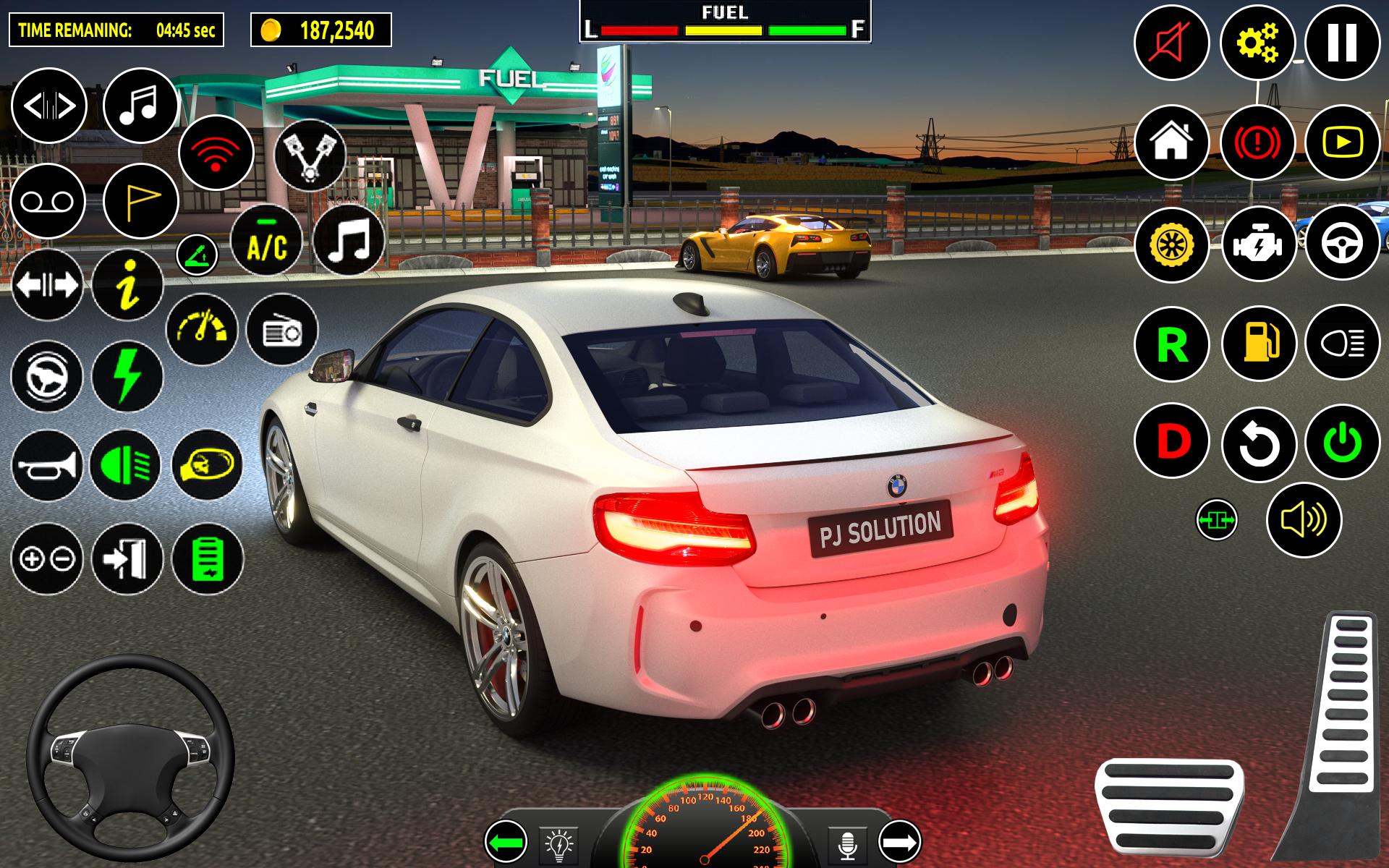This screenshot has width=1389, height=868.
Task: Shift into drive with the D button
Action: [x=1171, y=441]
